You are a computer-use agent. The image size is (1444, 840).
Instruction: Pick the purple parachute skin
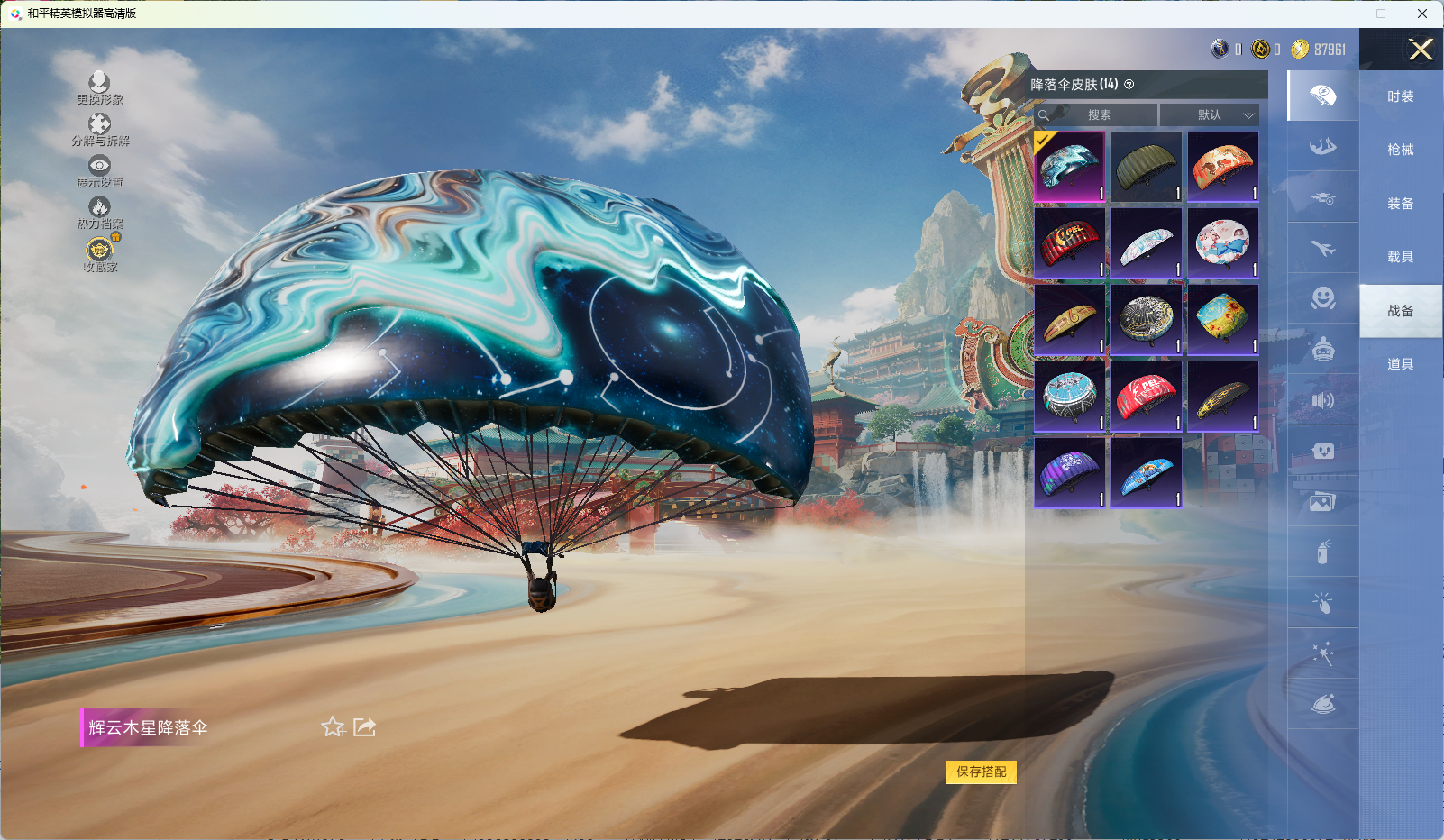(1069, 473)
